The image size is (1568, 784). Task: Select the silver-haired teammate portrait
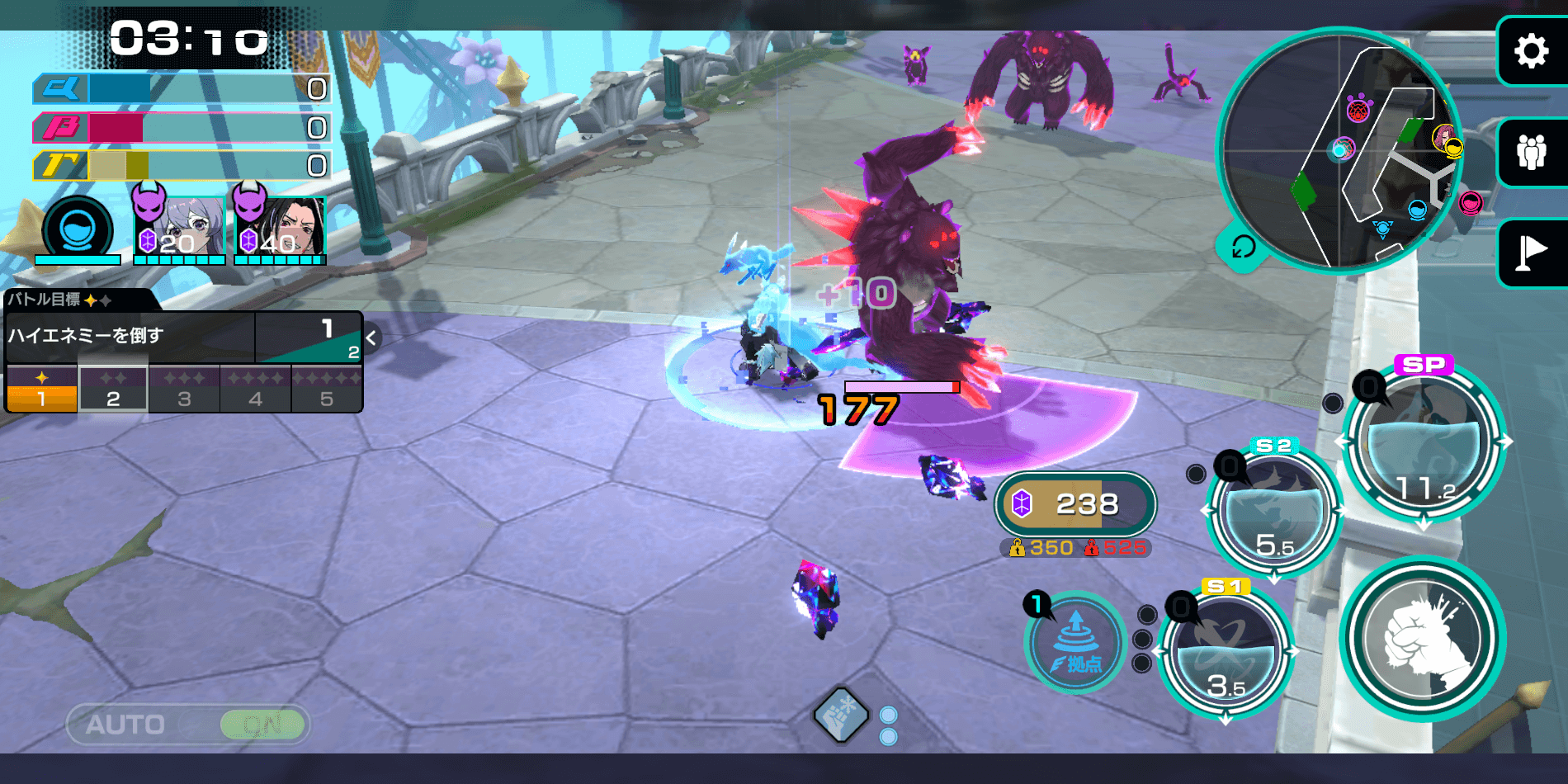180,229
